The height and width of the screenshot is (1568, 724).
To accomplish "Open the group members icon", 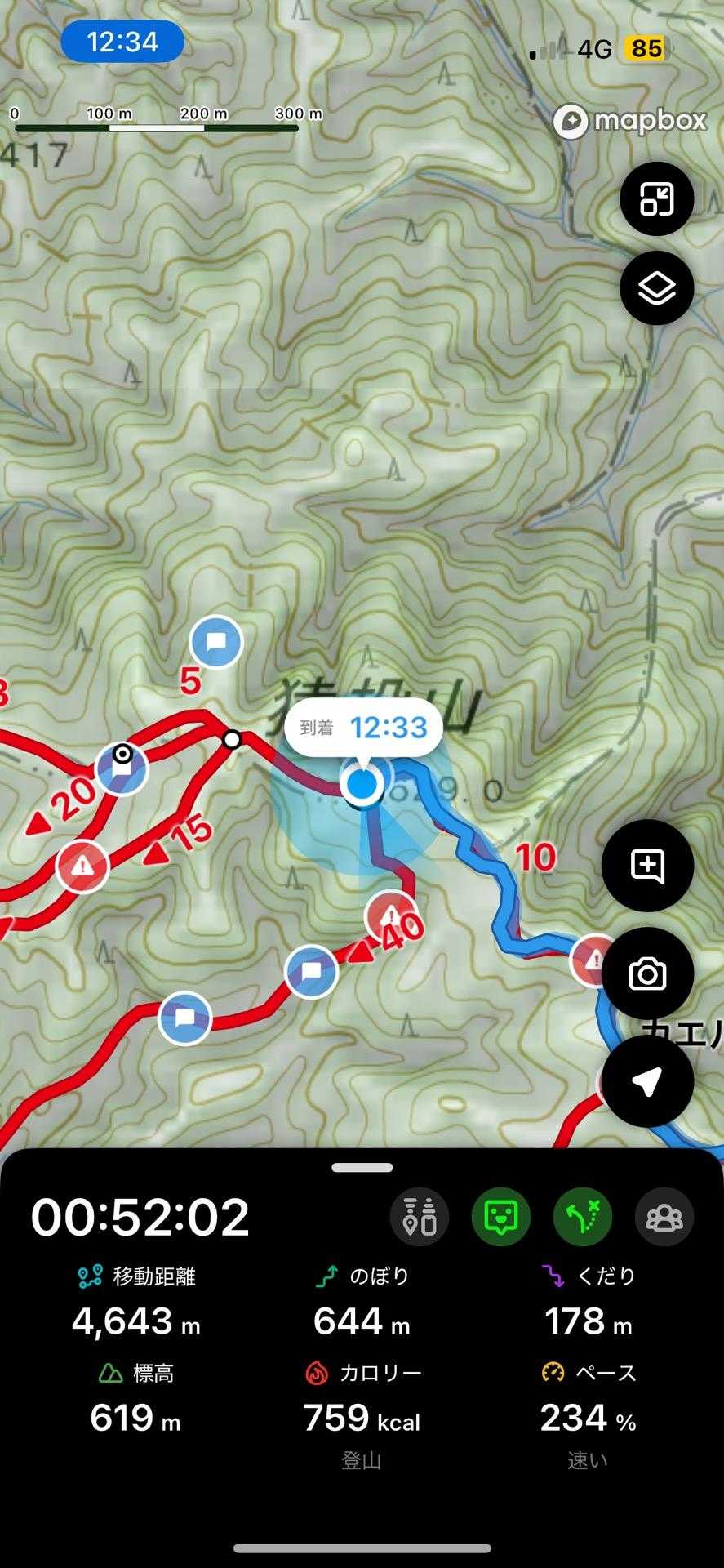I will click(664, 1217).
